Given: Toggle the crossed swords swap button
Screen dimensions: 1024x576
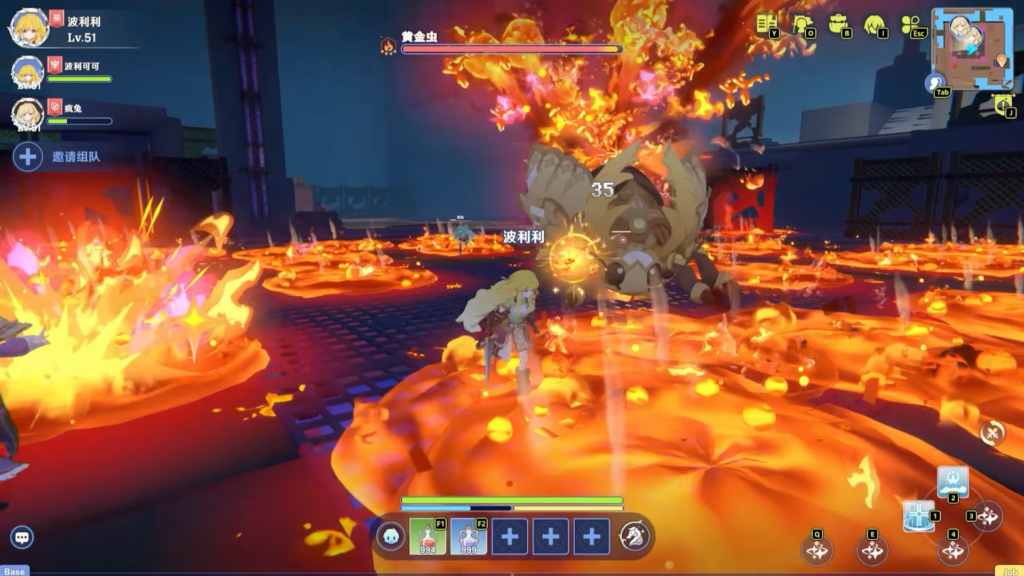Looking at the screenshot, I should tap(992, 432).
